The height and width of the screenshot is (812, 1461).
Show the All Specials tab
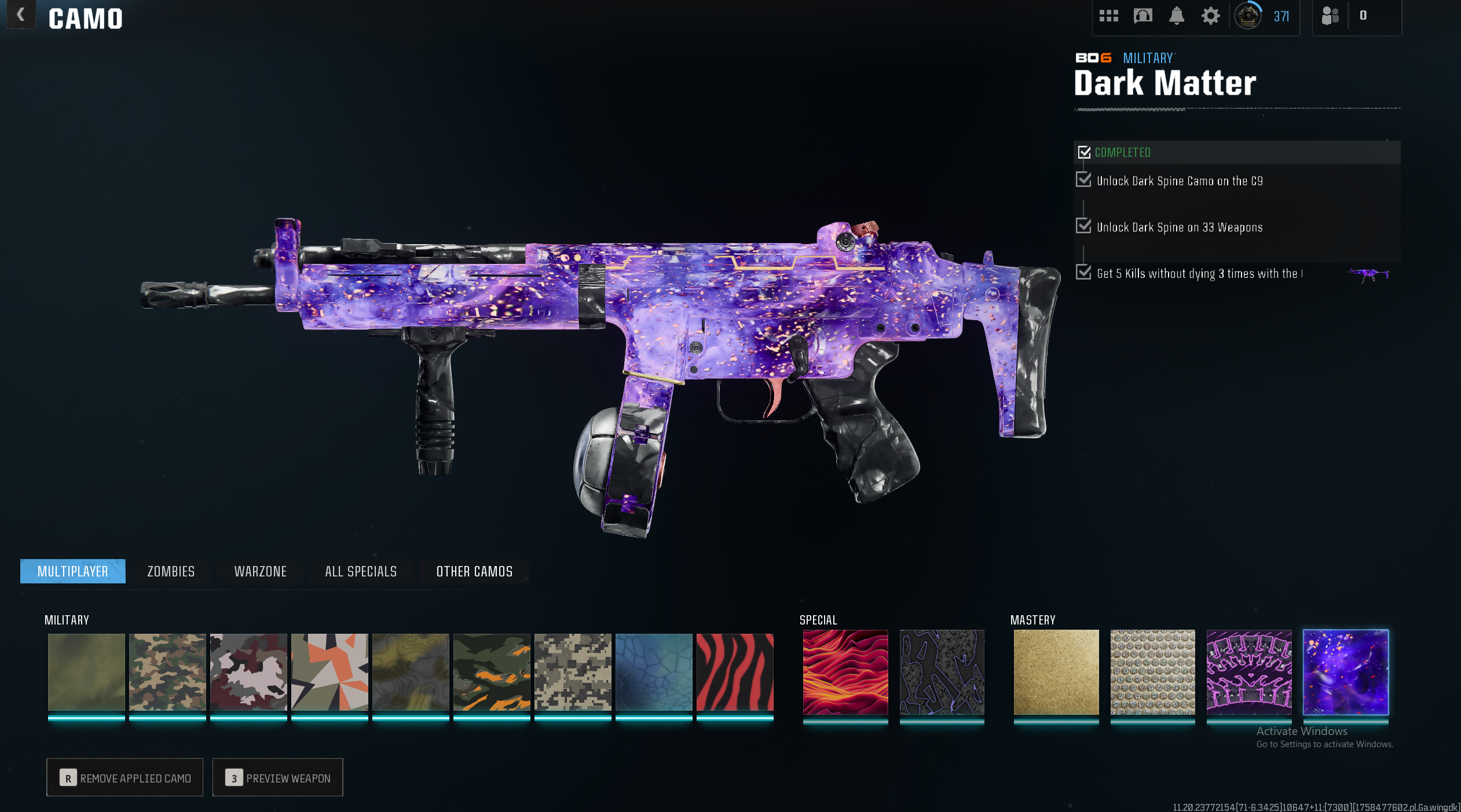coord(361,571)
